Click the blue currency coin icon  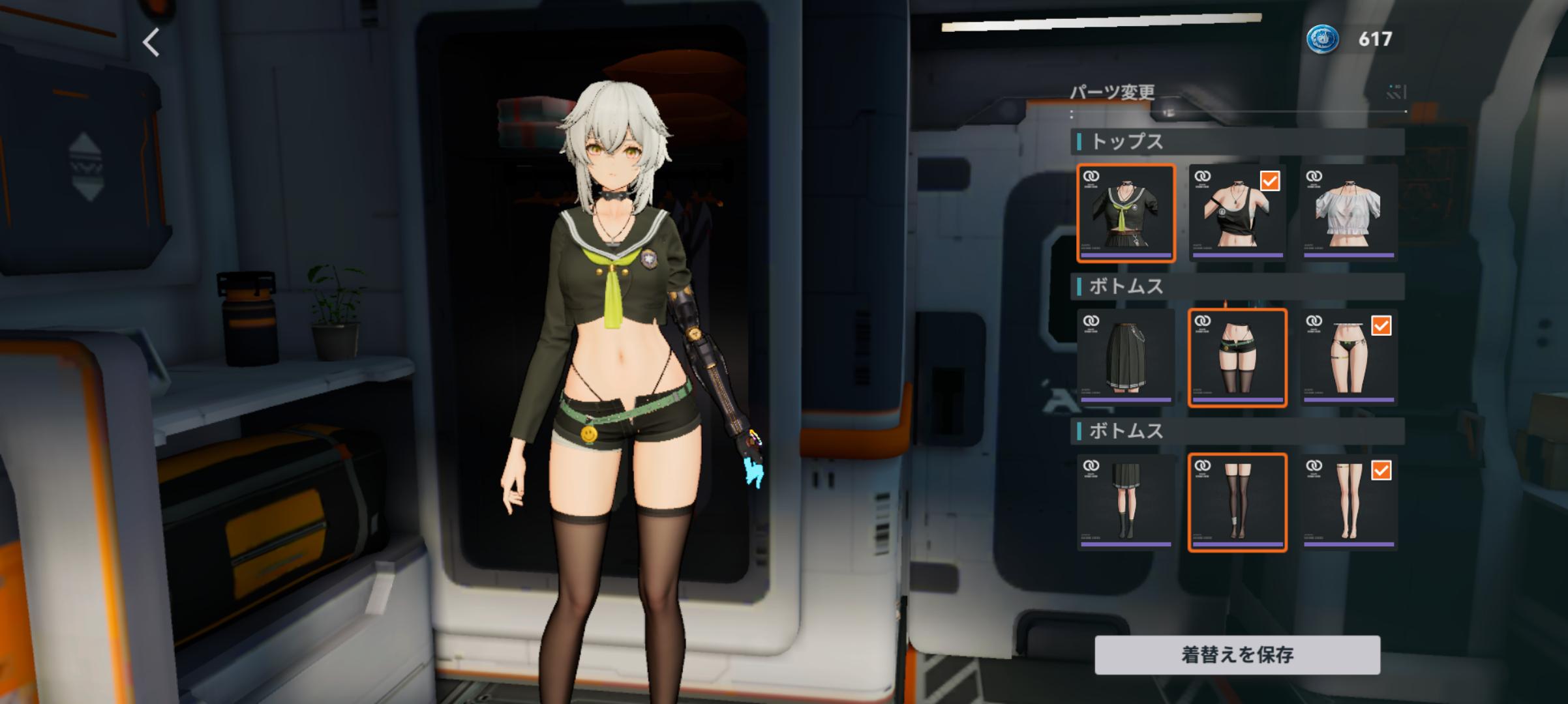pyautogui.click(x=1322, y=39)
